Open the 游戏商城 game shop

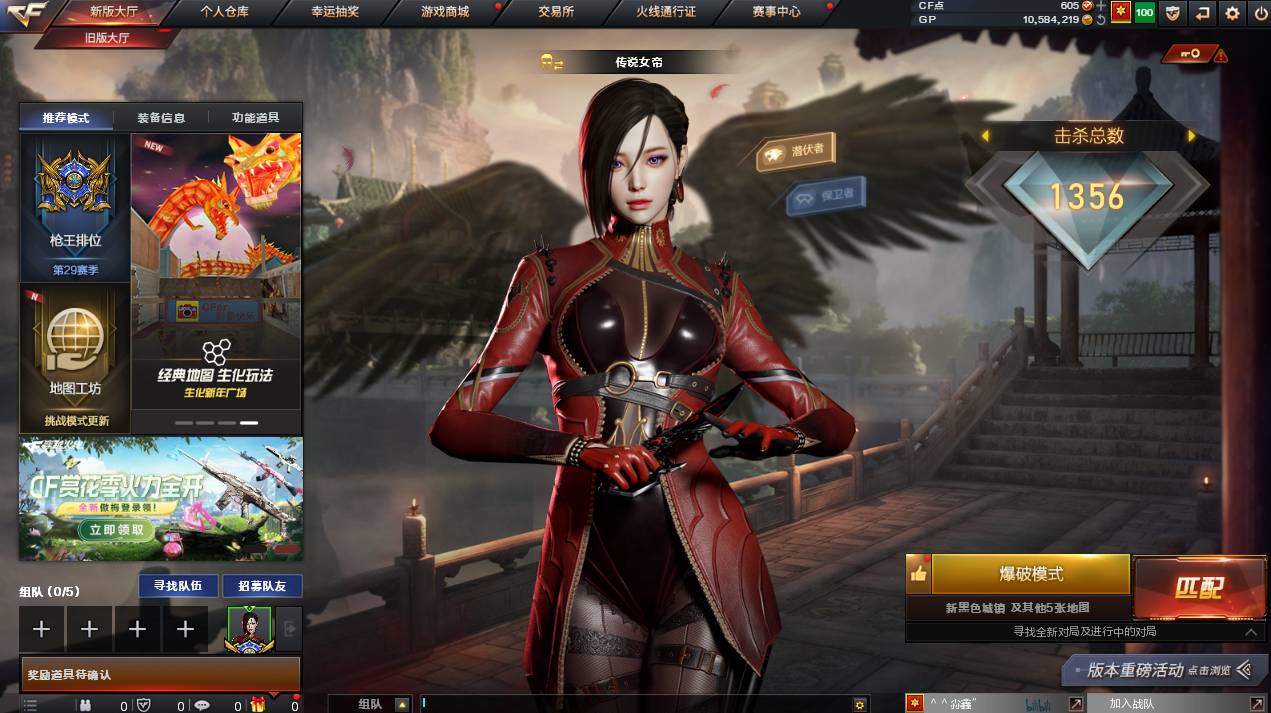444,12
